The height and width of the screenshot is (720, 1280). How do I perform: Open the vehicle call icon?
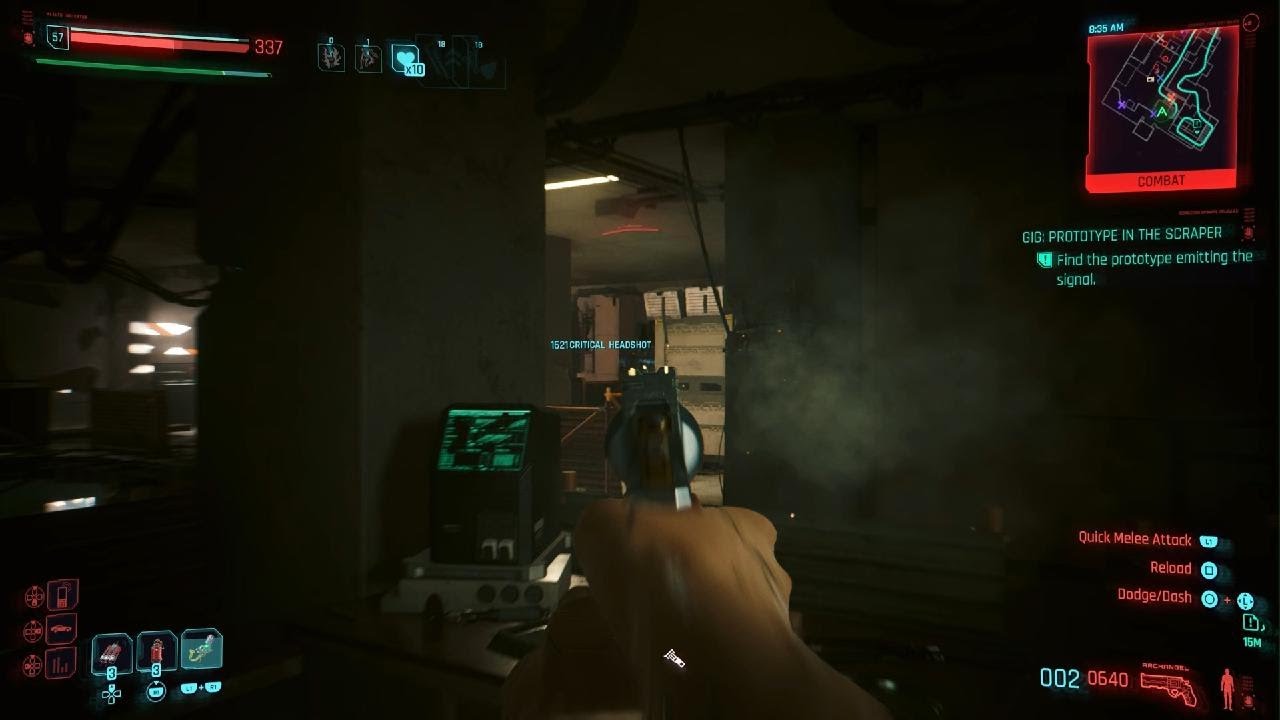tap(60, 629)
